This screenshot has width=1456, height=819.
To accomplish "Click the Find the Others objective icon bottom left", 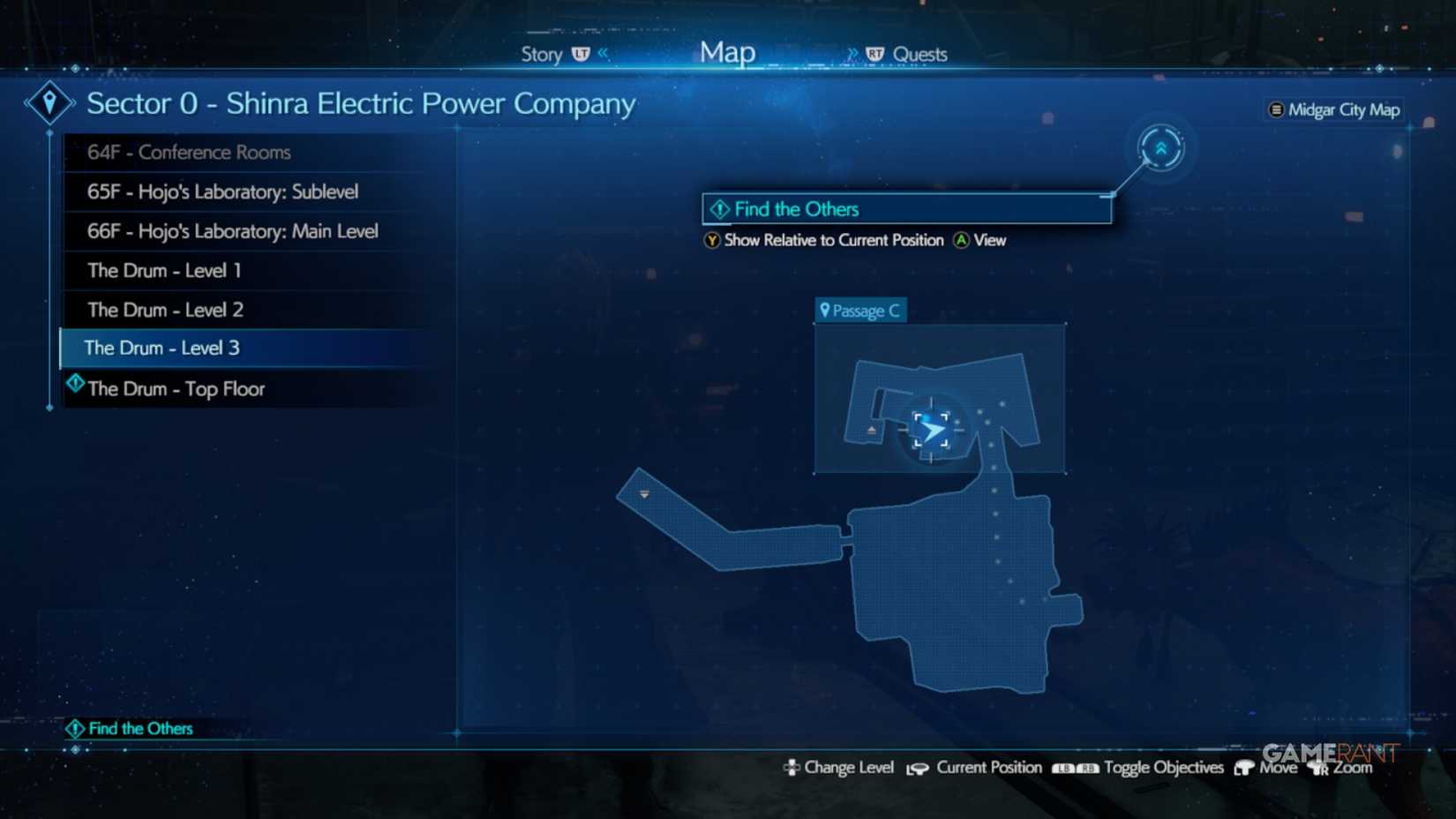I will click(x=75, y=728).
